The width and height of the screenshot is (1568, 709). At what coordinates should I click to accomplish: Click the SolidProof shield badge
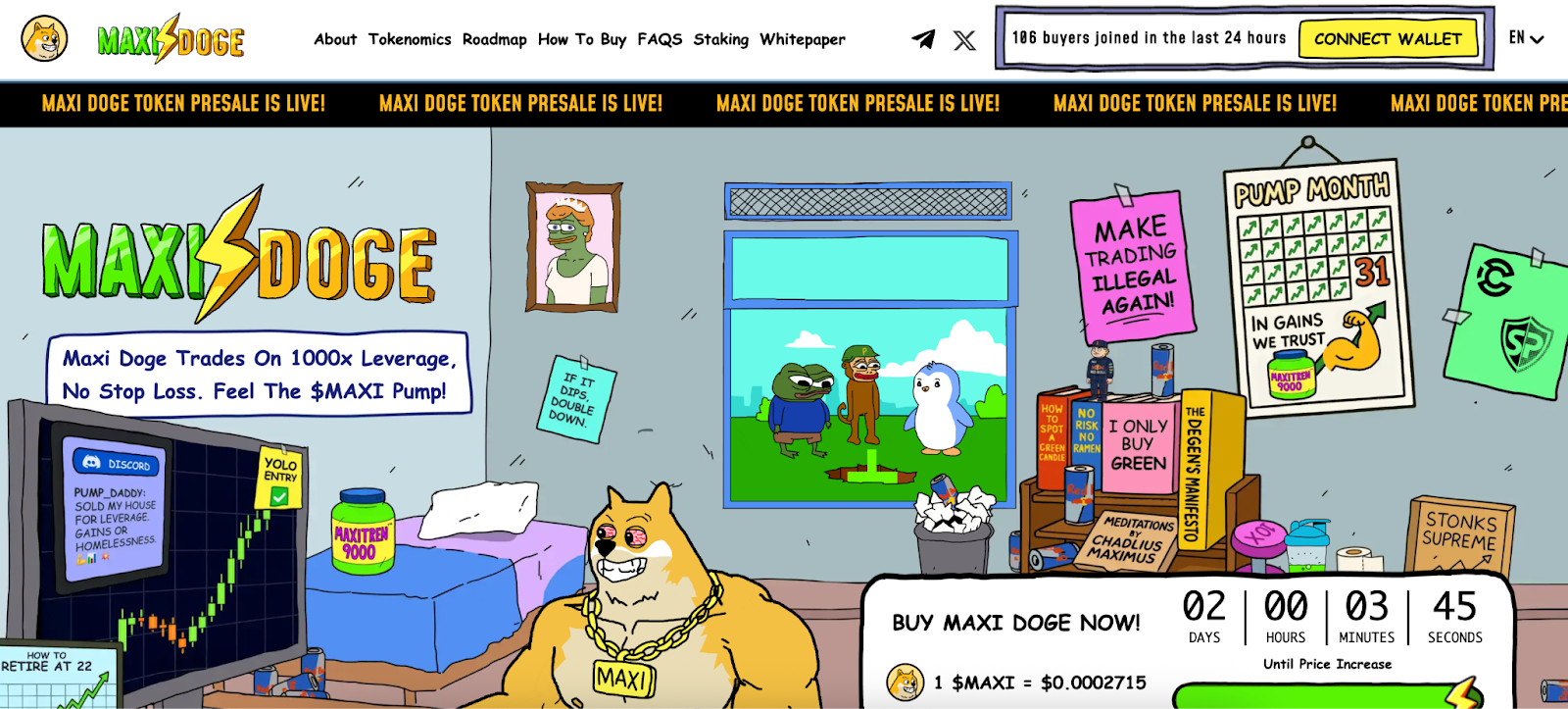(x=1526, y=341)
